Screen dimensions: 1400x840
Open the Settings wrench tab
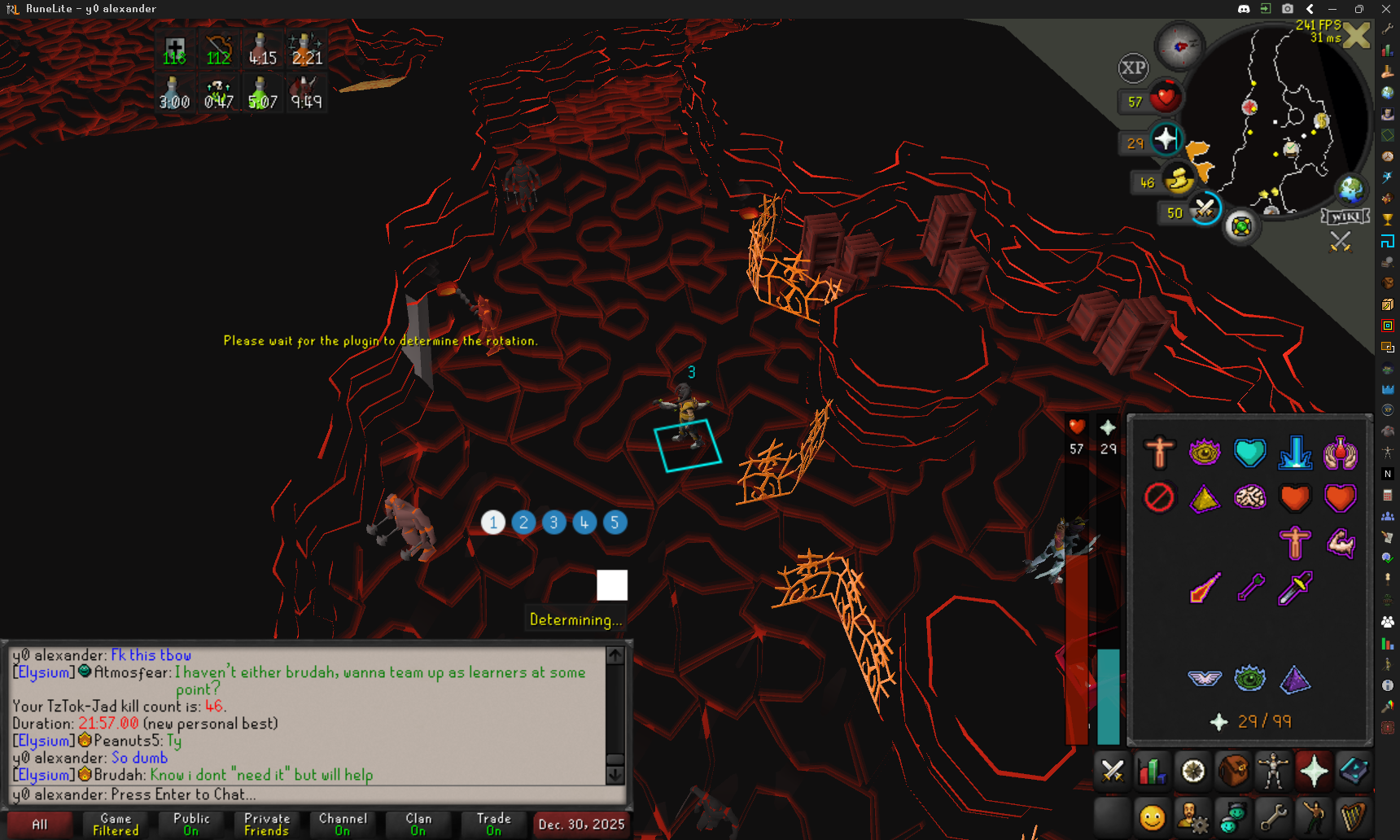(1274, 816)
